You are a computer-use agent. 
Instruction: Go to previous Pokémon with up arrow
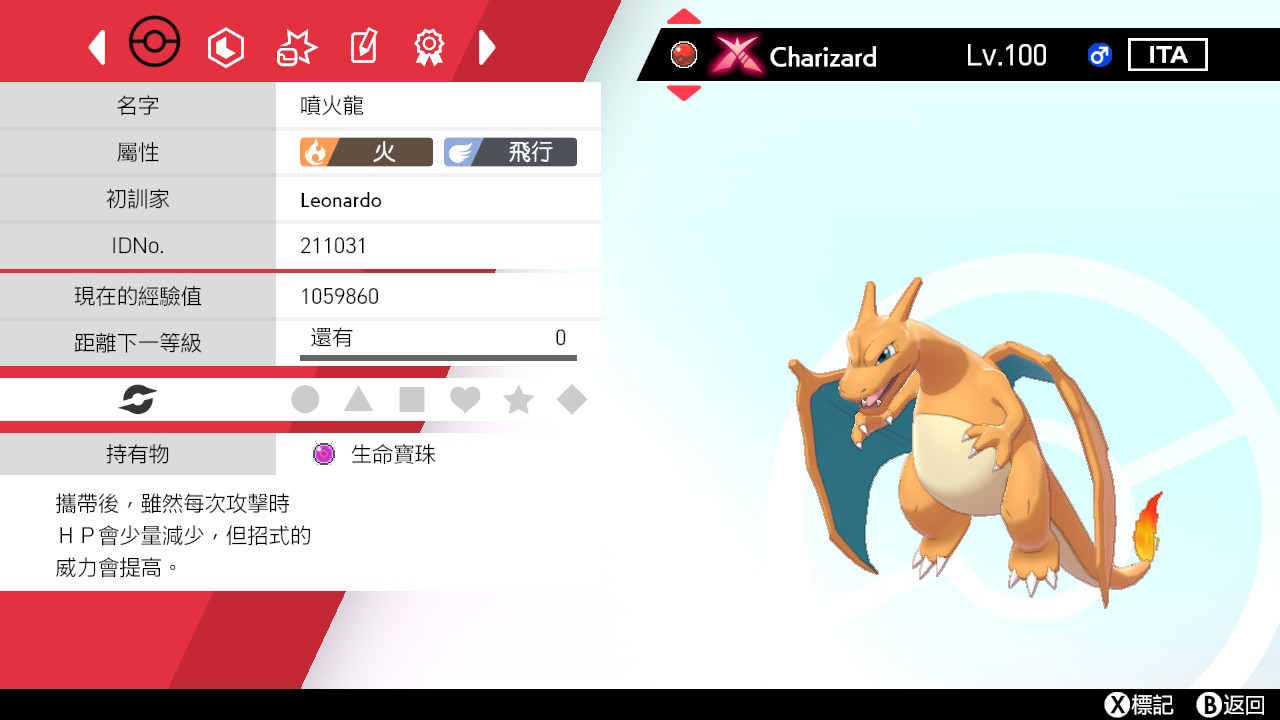684,17
